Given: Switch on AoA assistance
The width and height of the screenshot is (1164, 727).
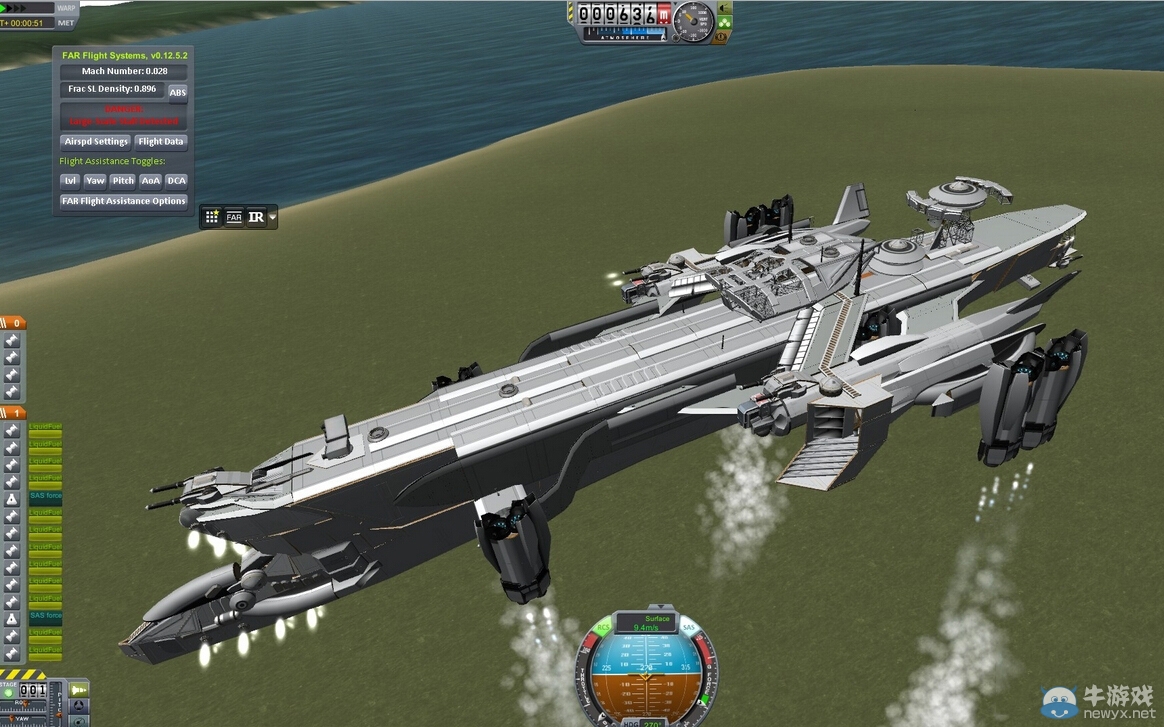Looking at the screenshot, I should coord(150,181).
